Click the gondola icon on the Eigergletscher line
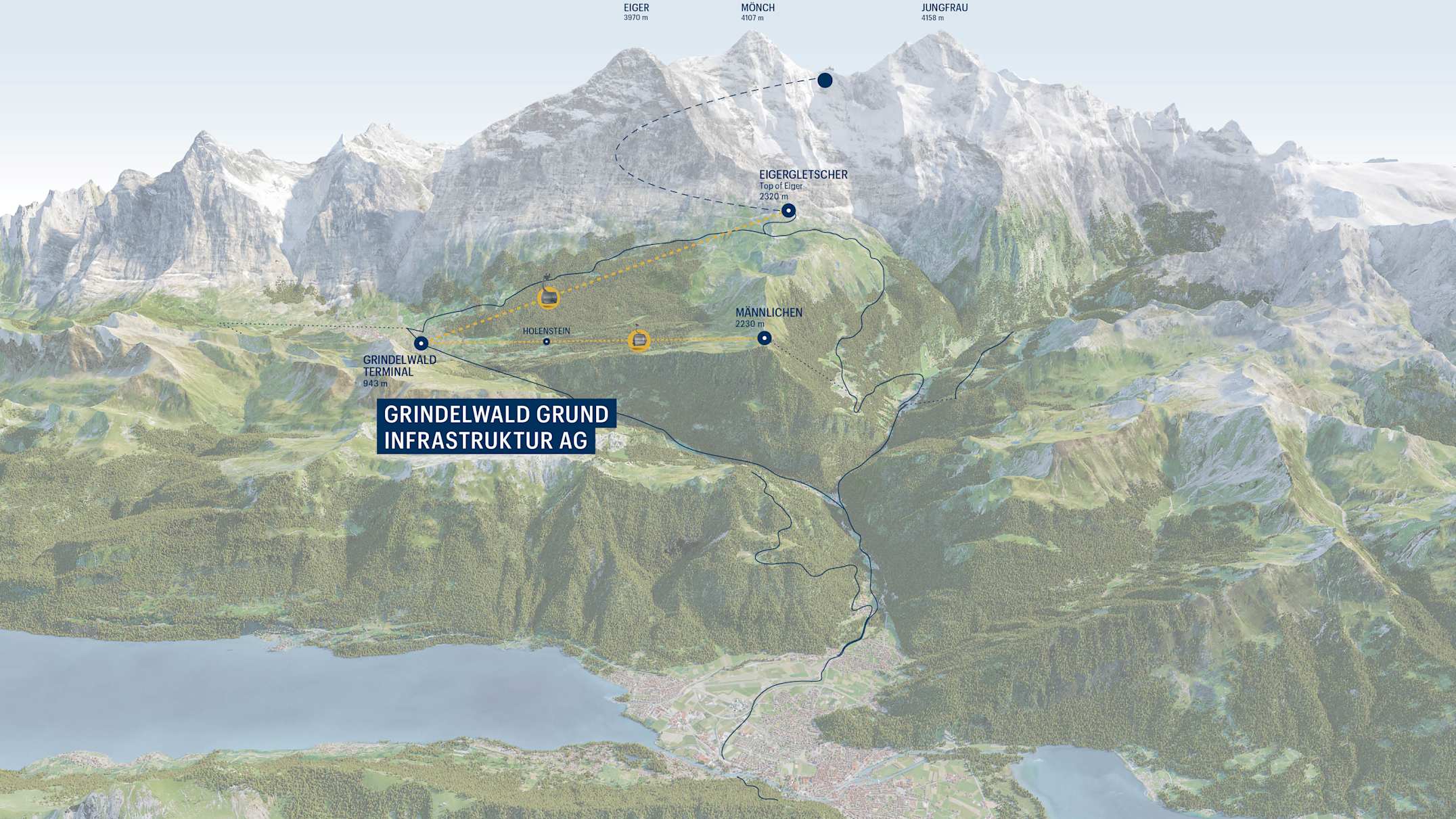This screenshot has height=819, width=1456. pyautogui.click(x=548, y=297)
